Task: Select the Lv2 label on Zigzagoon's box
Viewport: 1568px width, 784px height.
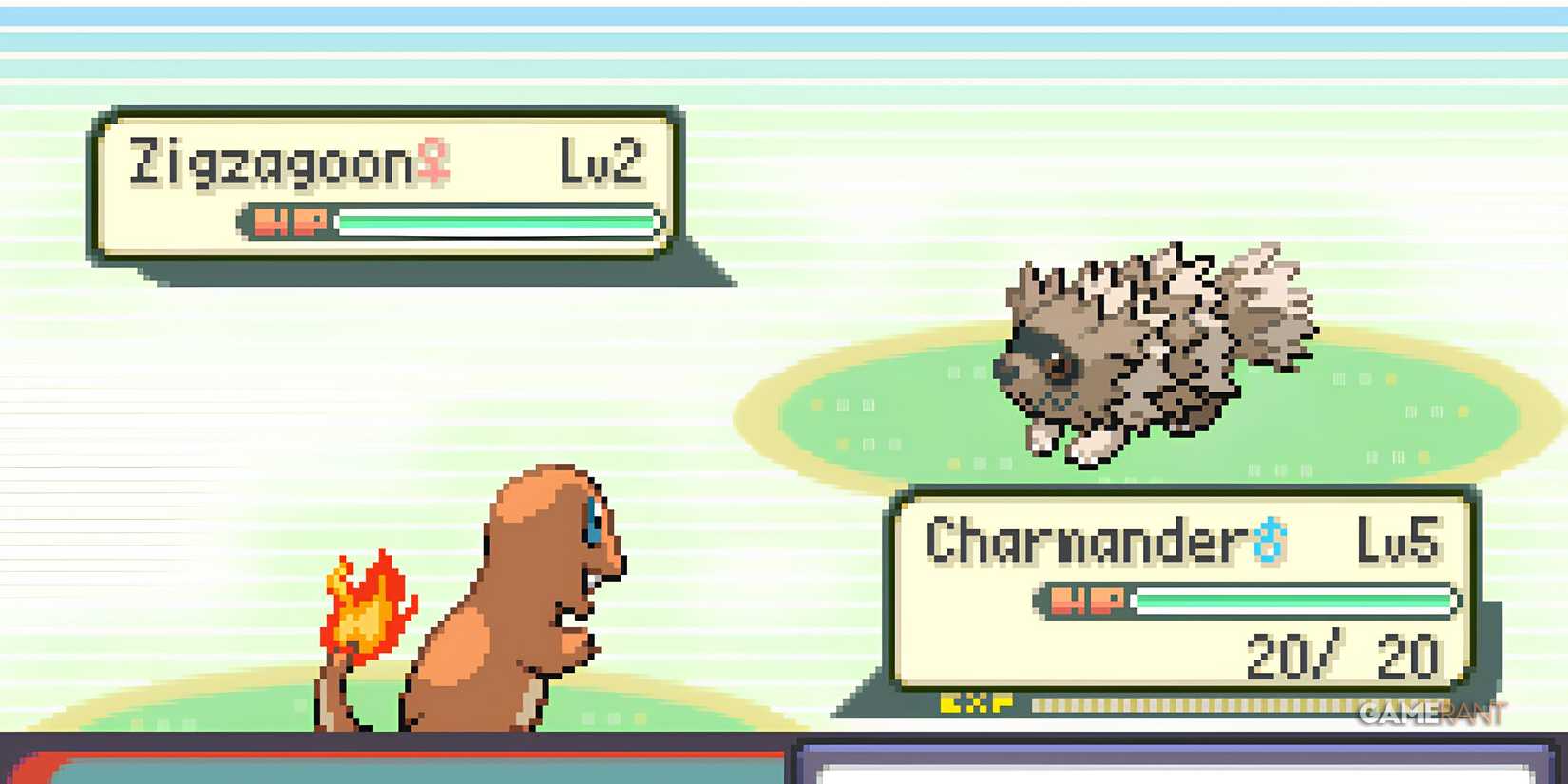Action: point(601,160)
